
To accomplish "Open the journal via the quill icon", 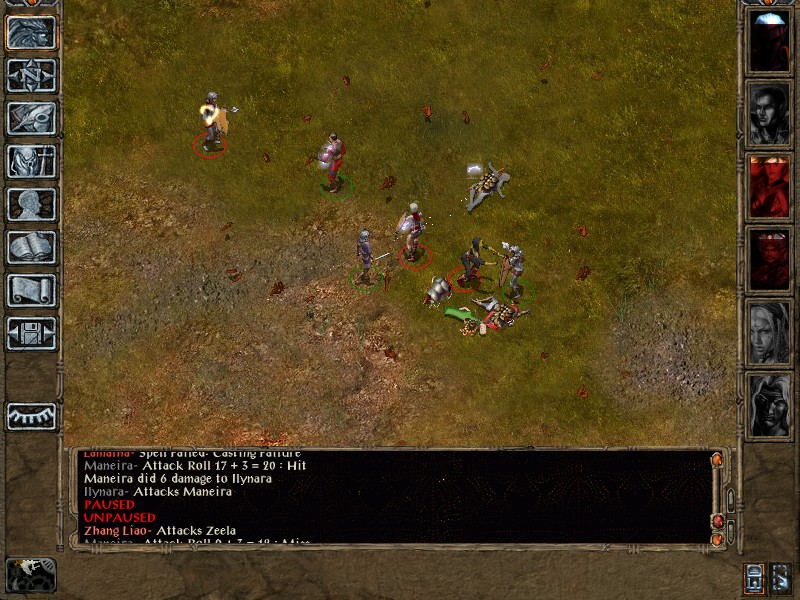I will pyautogui.click(x=31, y=118).
